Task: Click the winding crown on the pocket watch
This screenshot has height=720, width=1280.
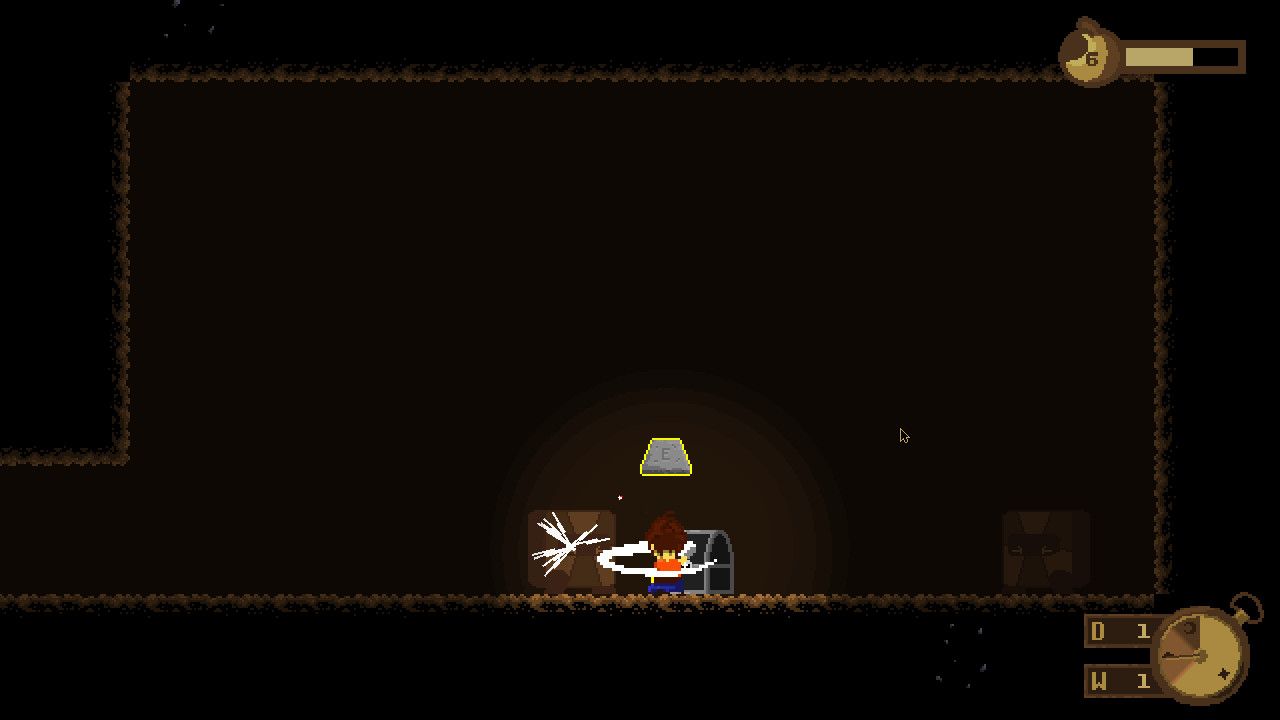Action: point(1241,615)
